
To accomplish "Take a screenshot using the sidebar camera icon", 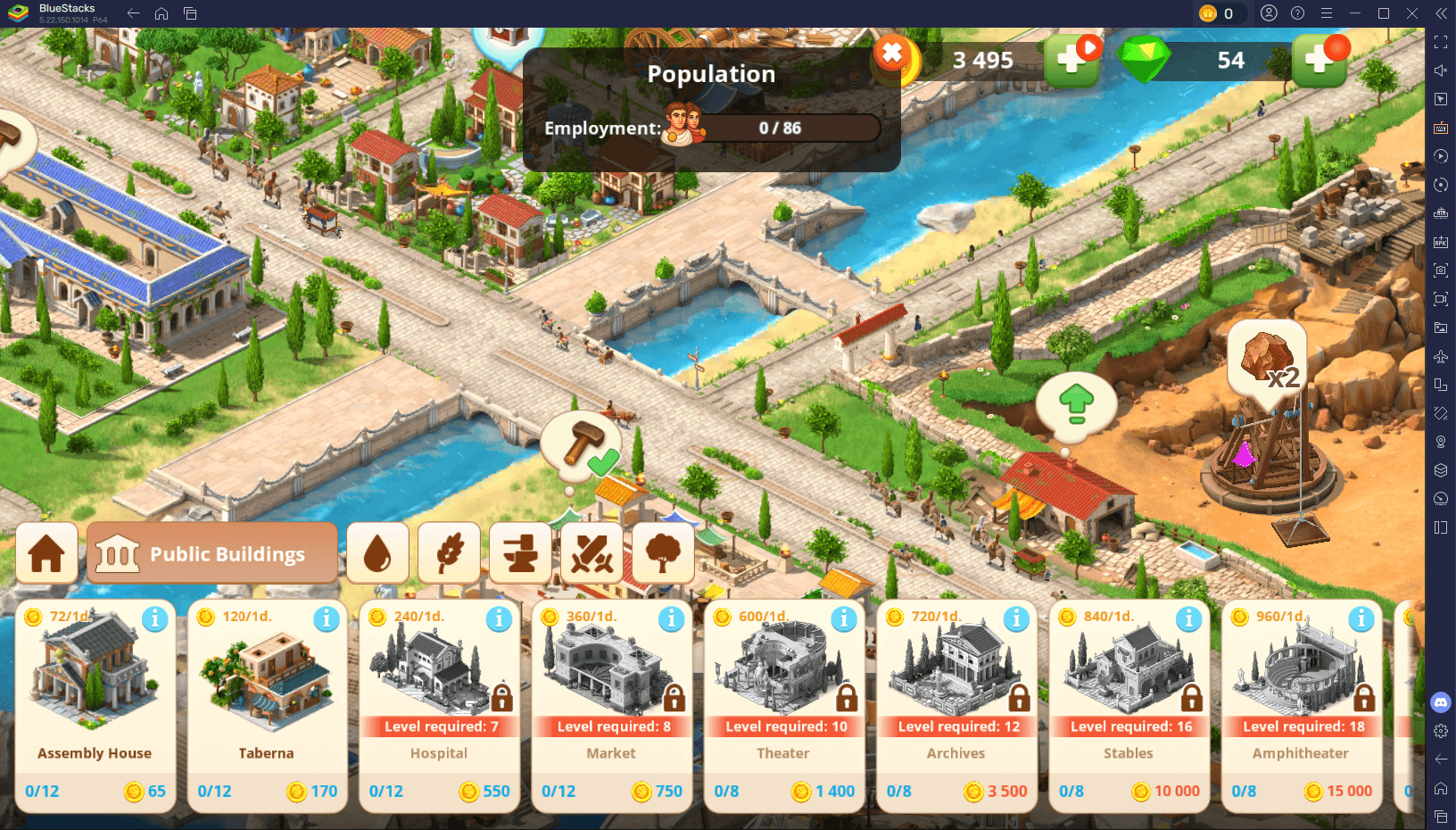I will (x=1440, y=270).
